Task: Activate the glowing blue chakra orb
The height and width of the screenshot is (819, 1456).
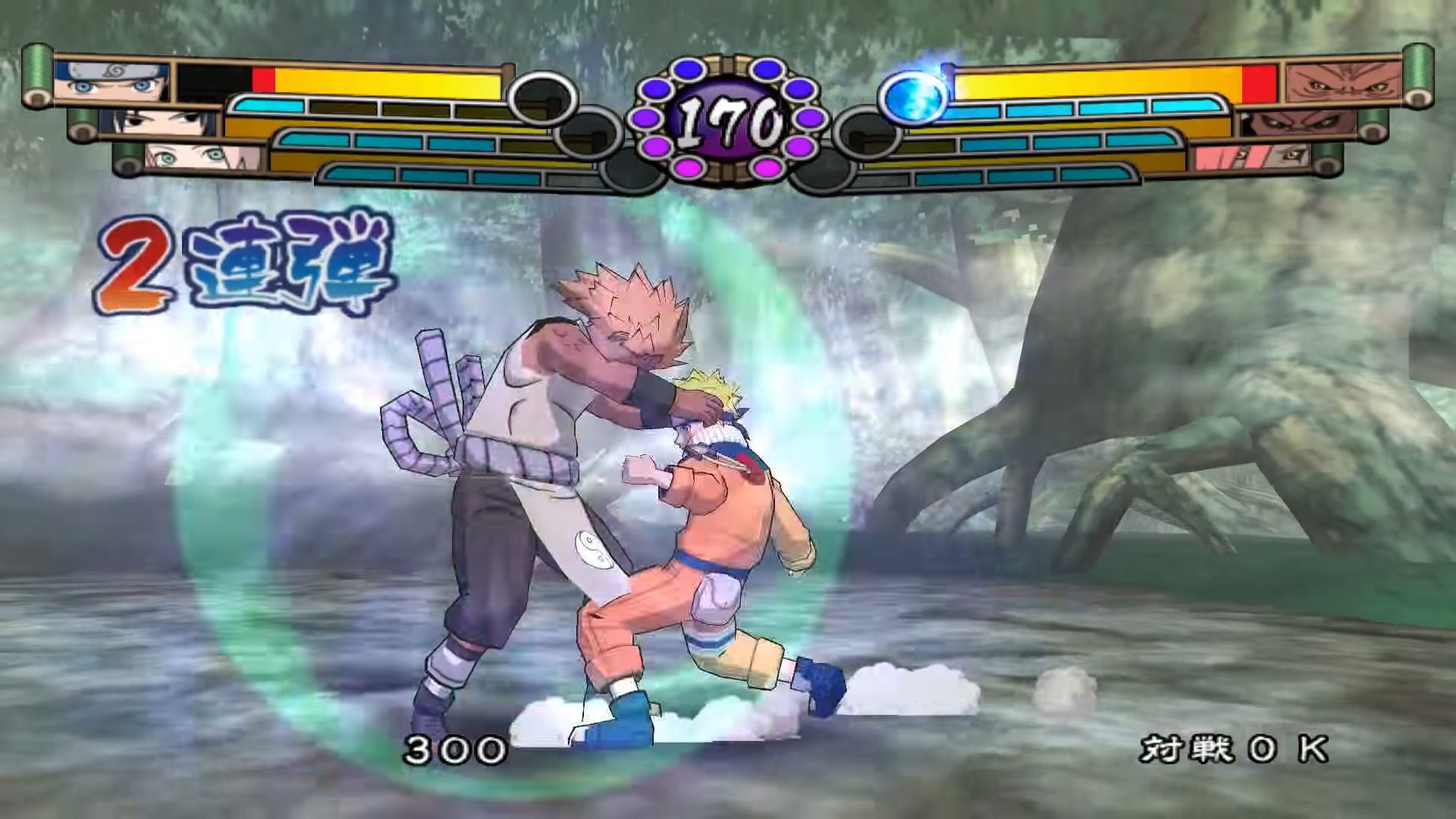Action: tap(915, 97)
